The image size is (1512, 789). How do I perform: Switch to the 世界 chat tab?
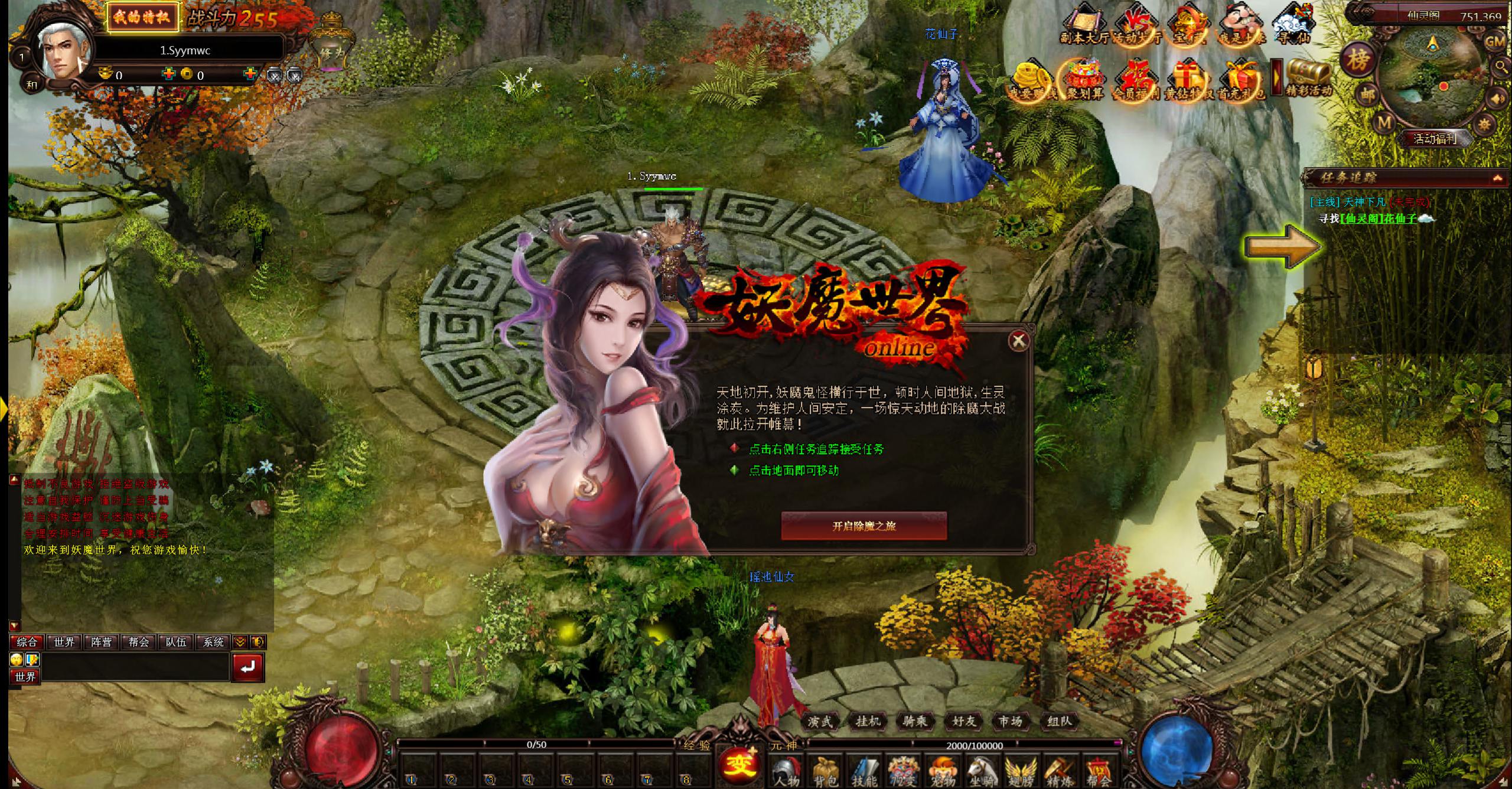pyautogui.click(x=64, y=642)
